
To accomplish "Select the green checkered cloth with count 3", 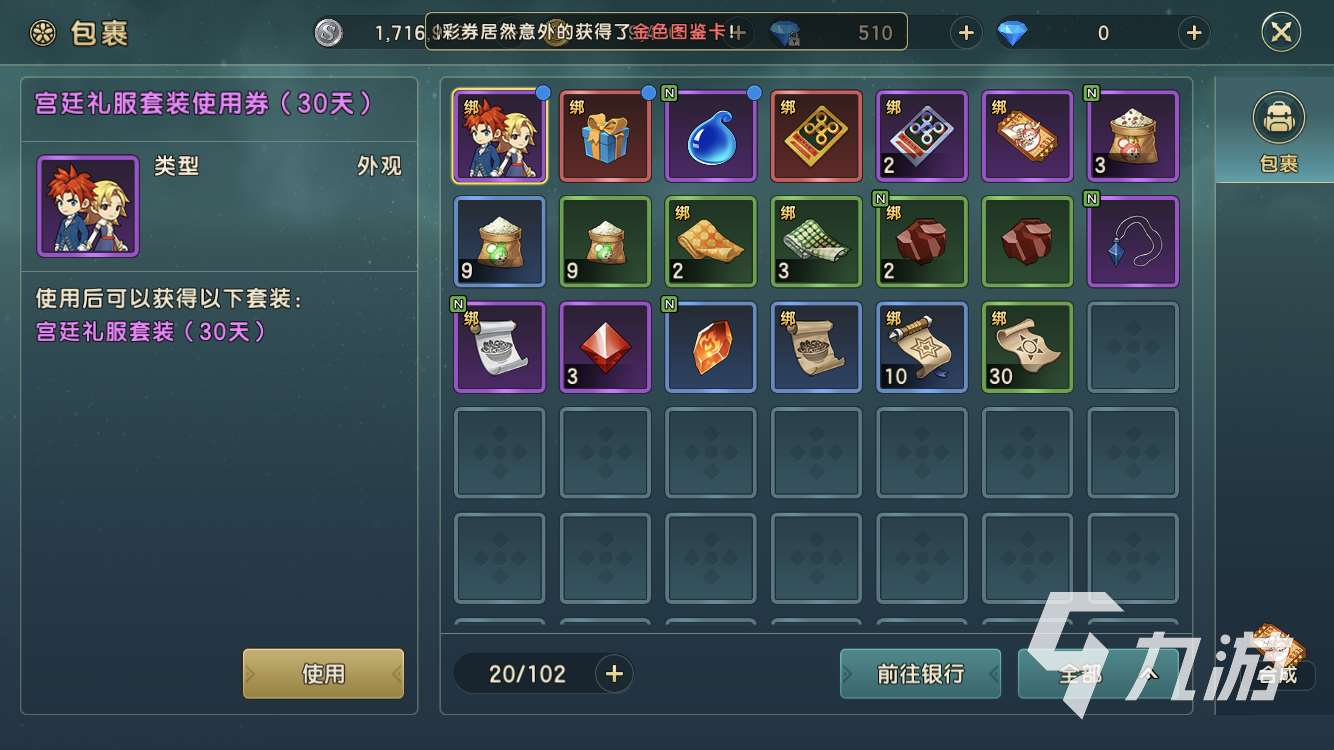I will [x=816, y=242].
